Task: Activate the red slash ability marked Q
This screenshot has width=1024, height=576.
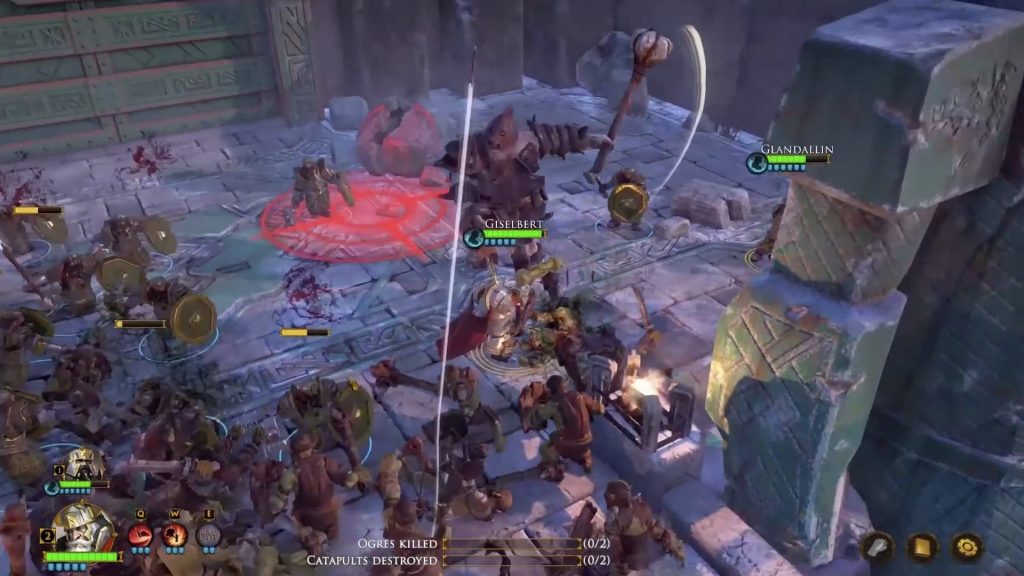Action: (142, 535)
